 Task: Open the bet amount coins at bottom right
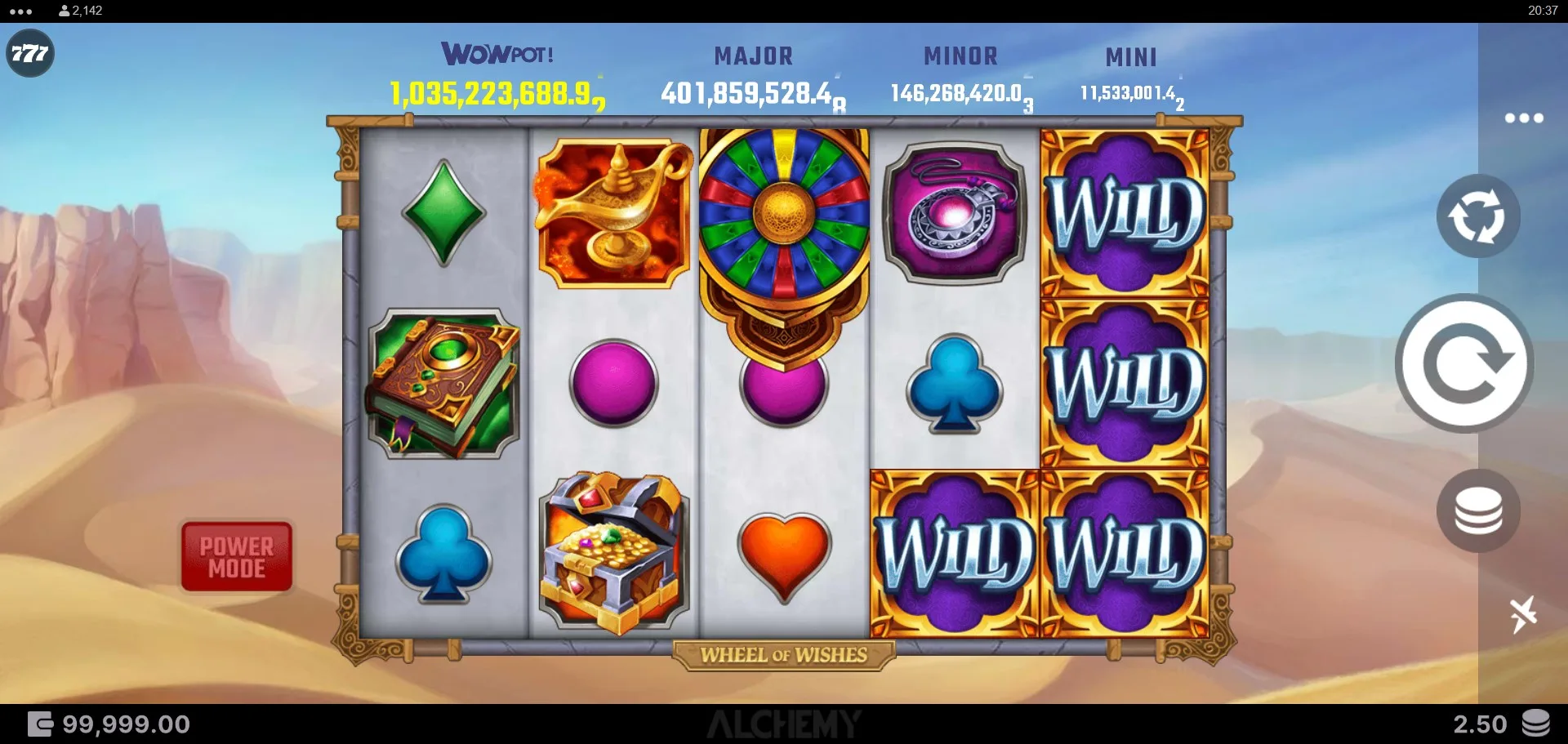(1535, 724)
